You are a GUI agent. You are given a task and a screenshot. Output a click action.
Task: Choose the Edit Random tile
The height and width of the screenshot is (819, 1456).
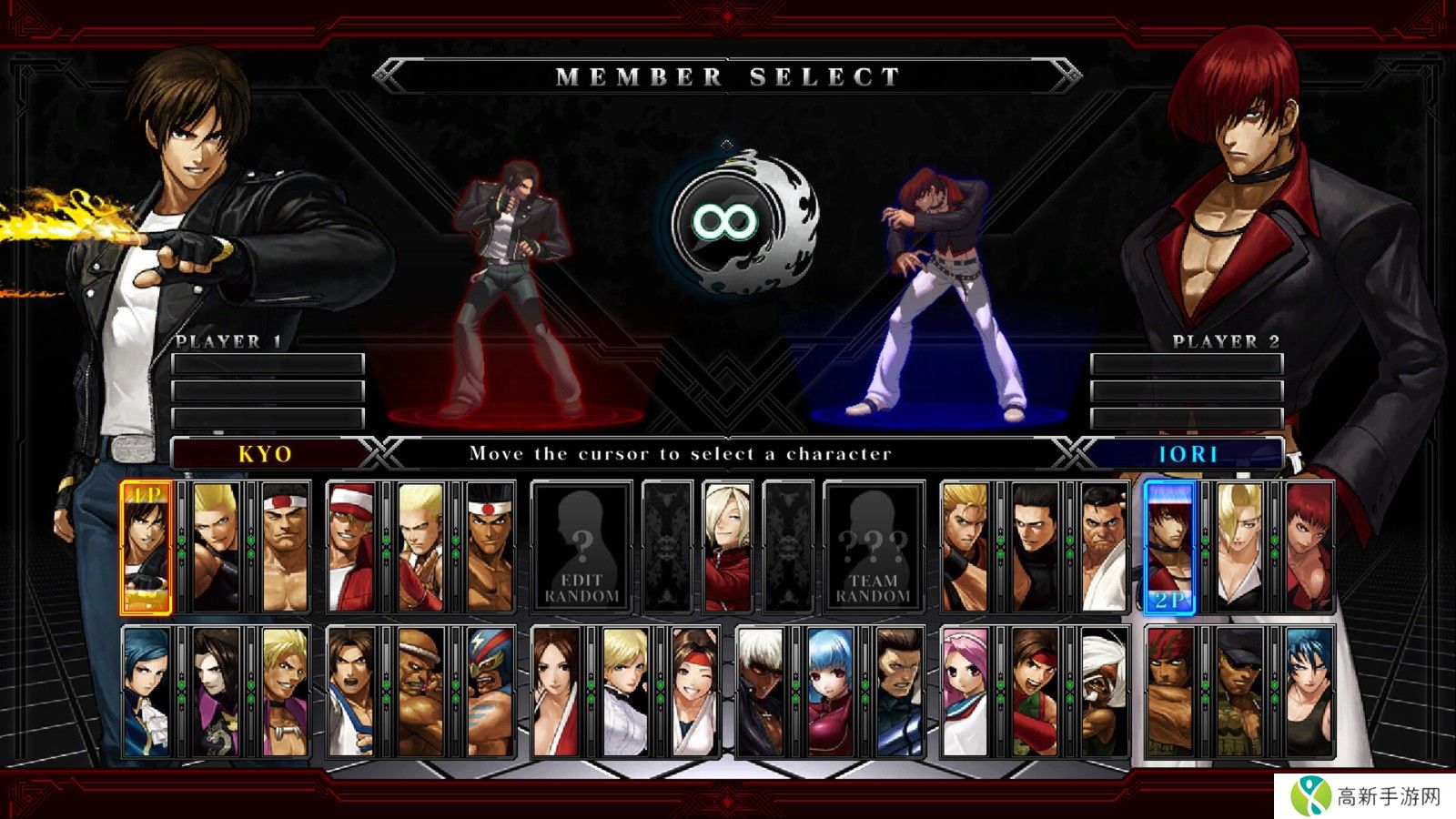(581, 547)
